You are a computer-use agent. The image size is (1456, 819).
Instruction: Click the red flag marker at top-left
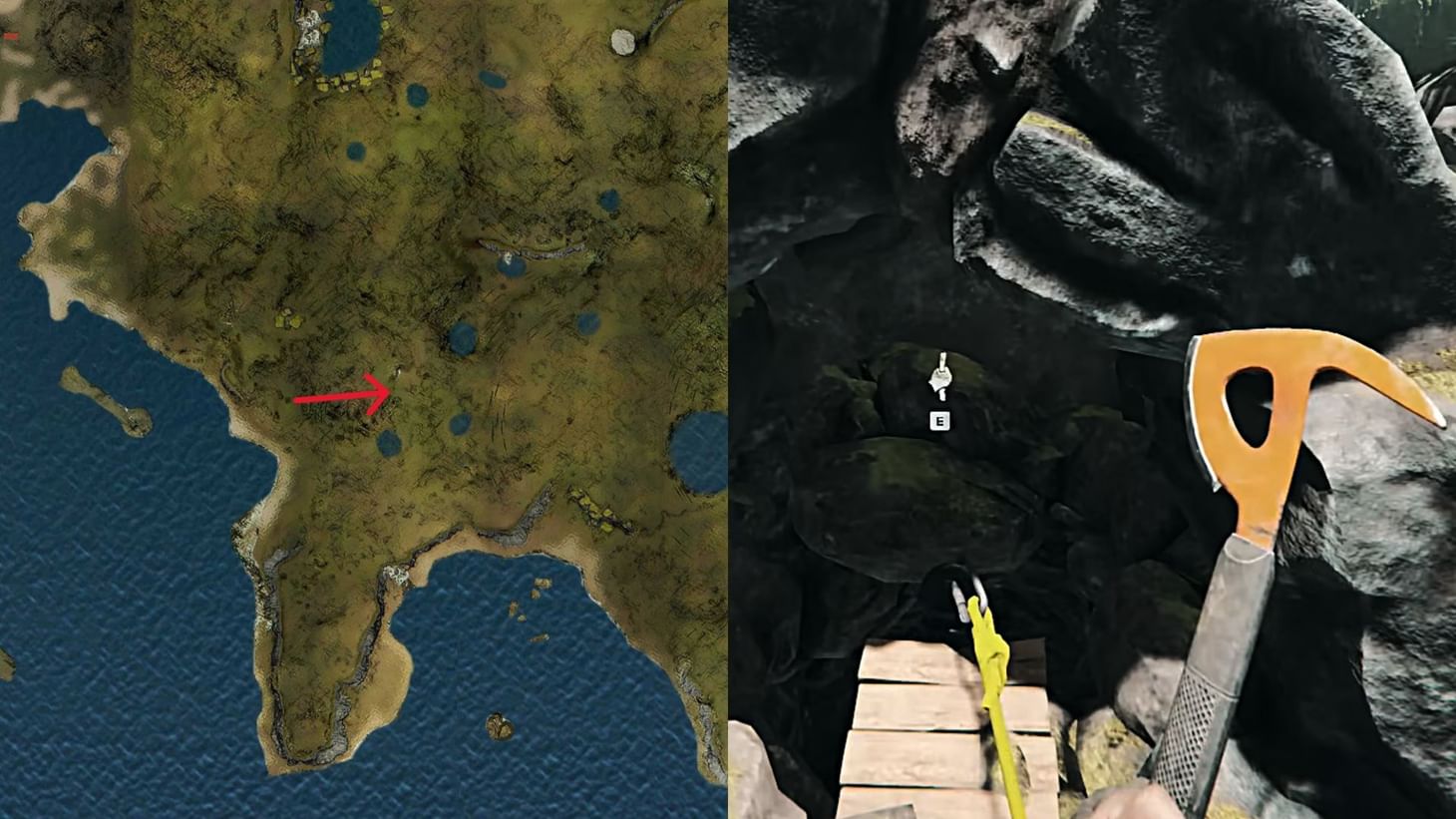[x=11, y=37]
